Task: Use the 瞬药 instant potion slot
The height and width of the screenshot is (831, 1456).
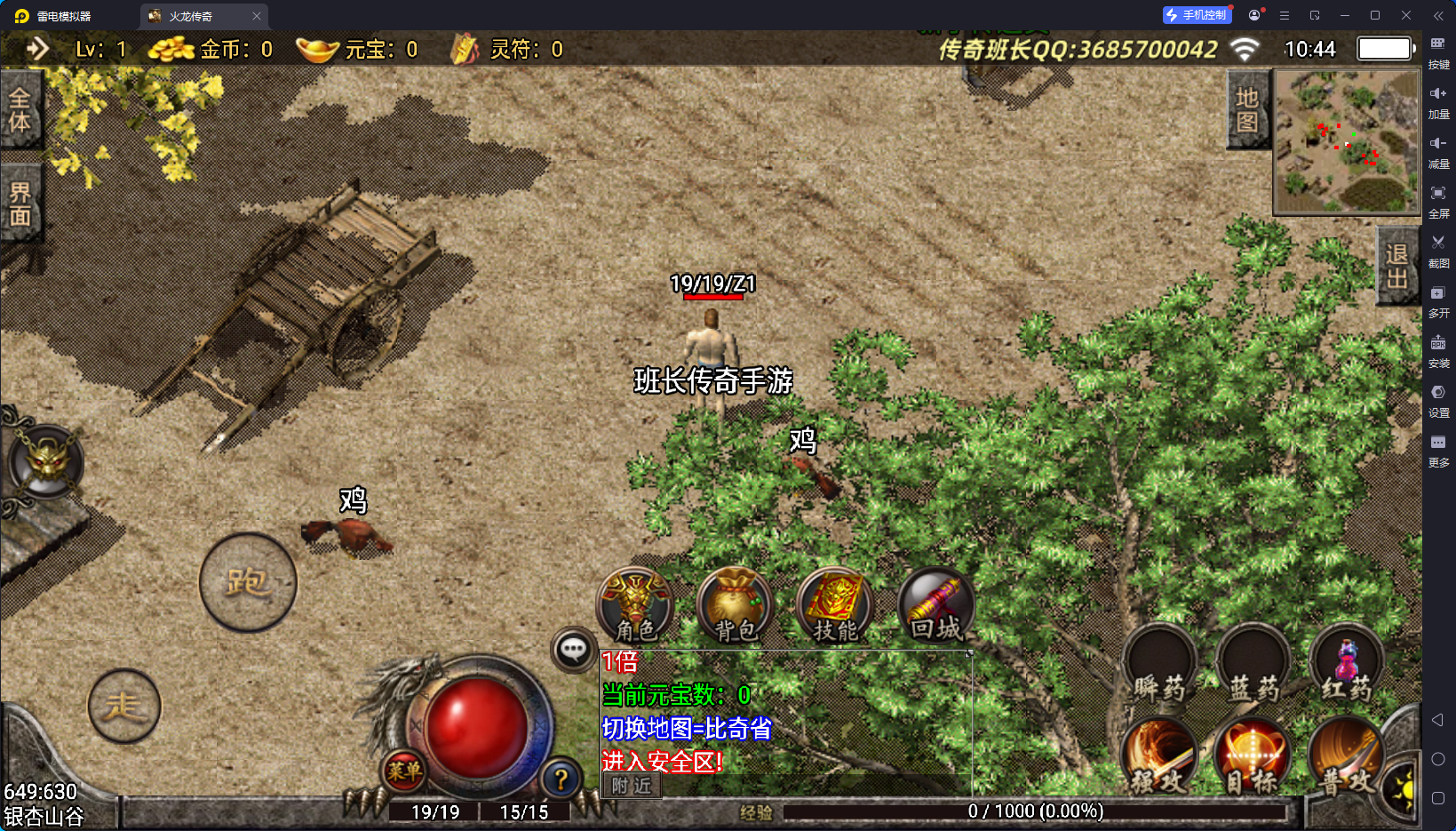Action: pyautogui.click(x=1159, y=667)
